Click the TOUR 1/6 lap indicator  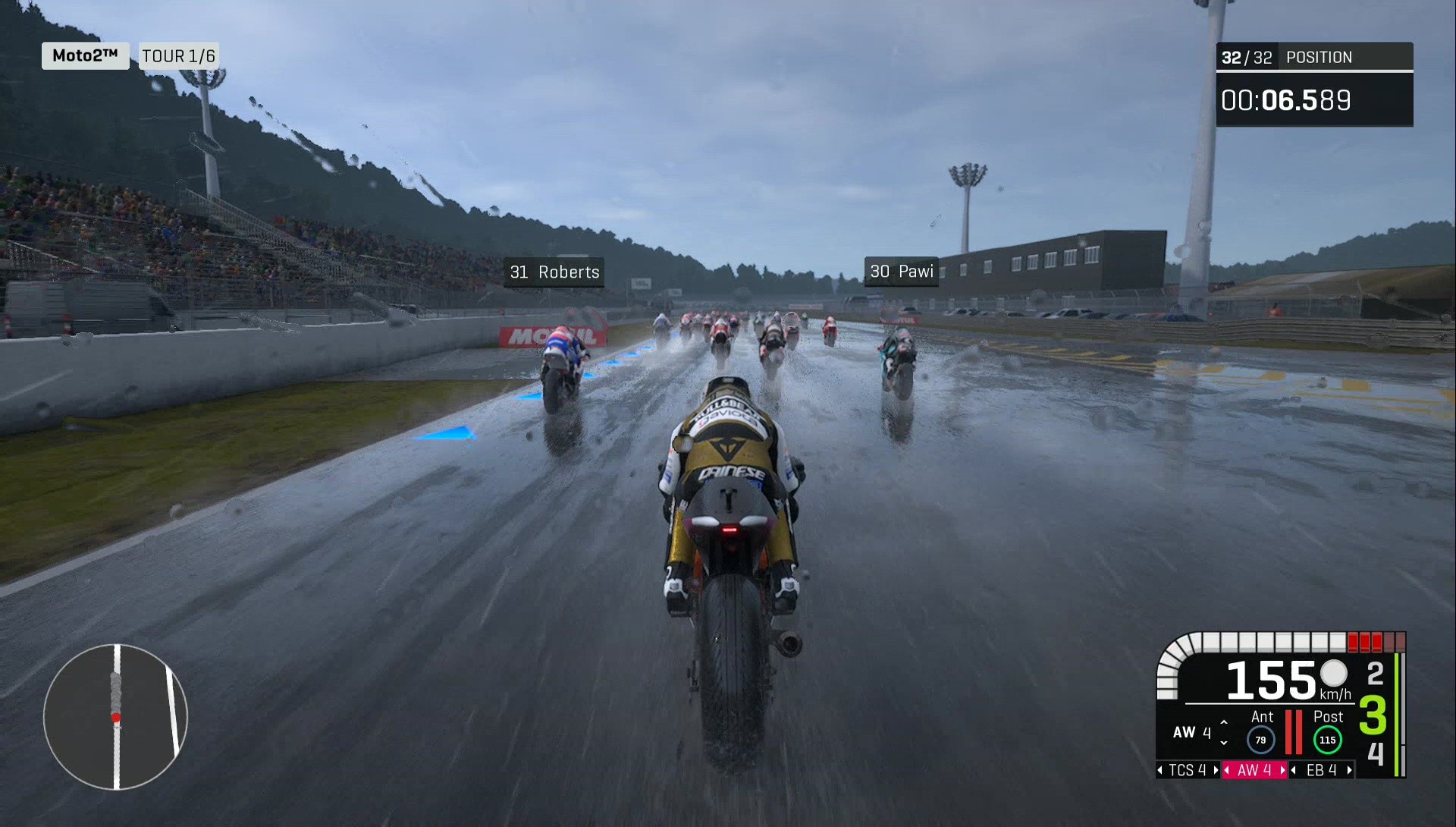[179, 55]
